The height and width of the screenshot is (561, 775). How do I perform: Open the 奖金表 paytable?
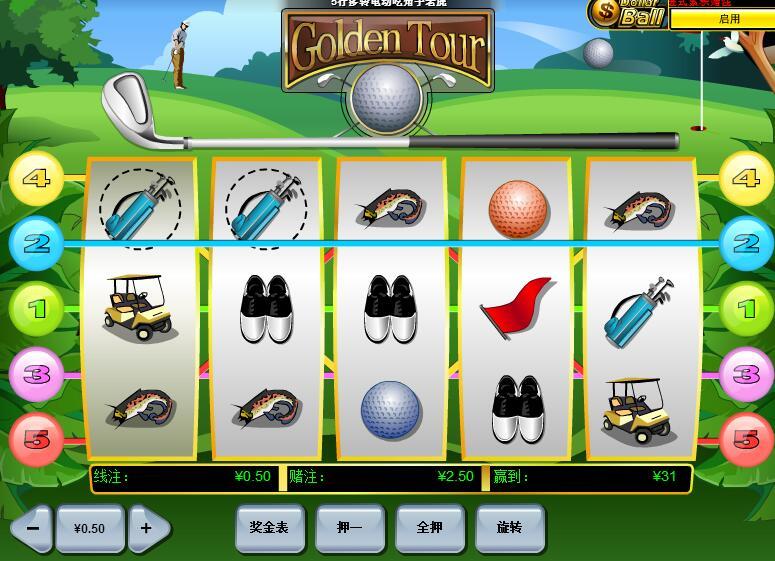coord(269,527)
